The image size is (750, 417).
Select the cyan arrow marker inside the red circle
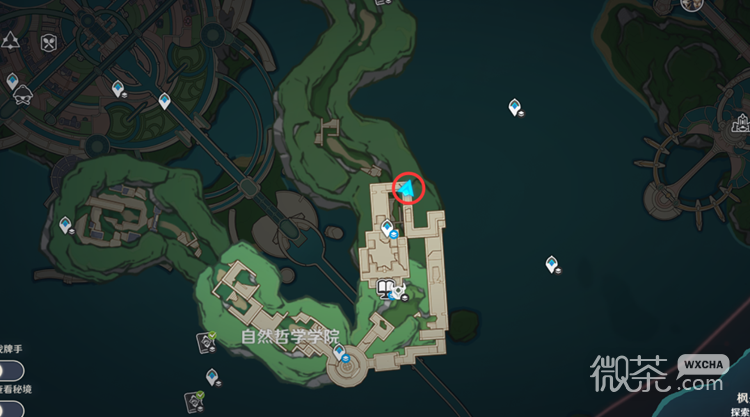408,187
